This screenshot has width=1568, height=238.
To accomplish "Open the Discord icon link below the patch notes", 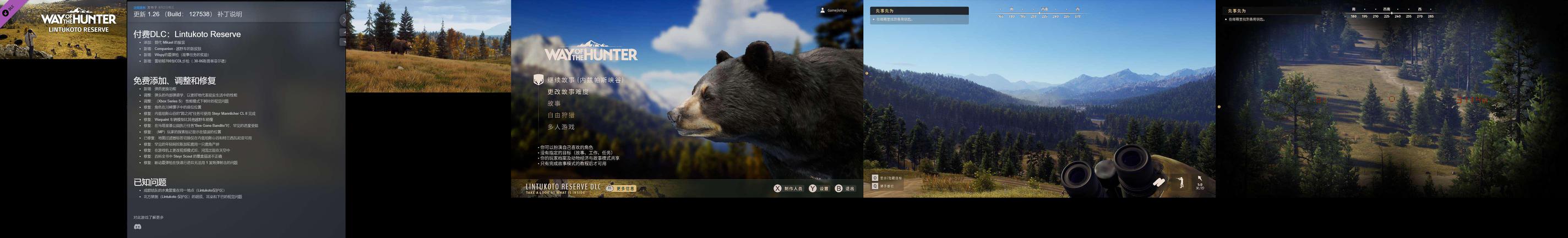I will [138, 226].
